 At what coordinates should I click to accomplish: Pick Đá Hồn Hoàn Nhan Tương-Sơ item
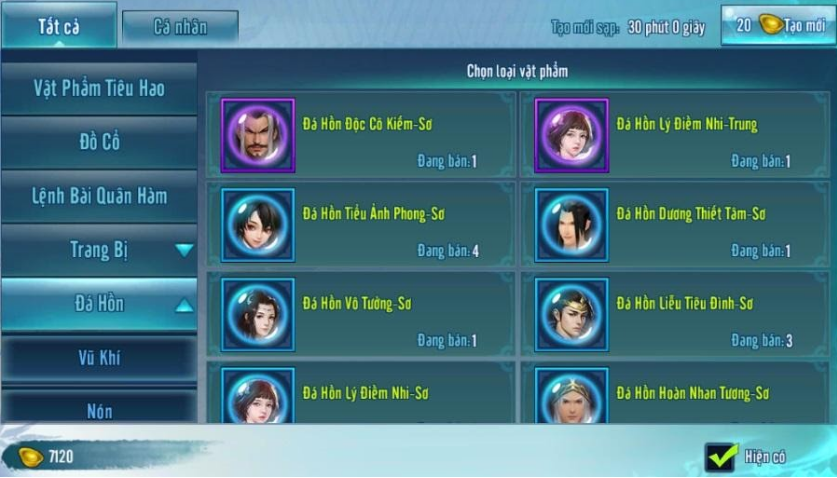click(x=675, y=394)
